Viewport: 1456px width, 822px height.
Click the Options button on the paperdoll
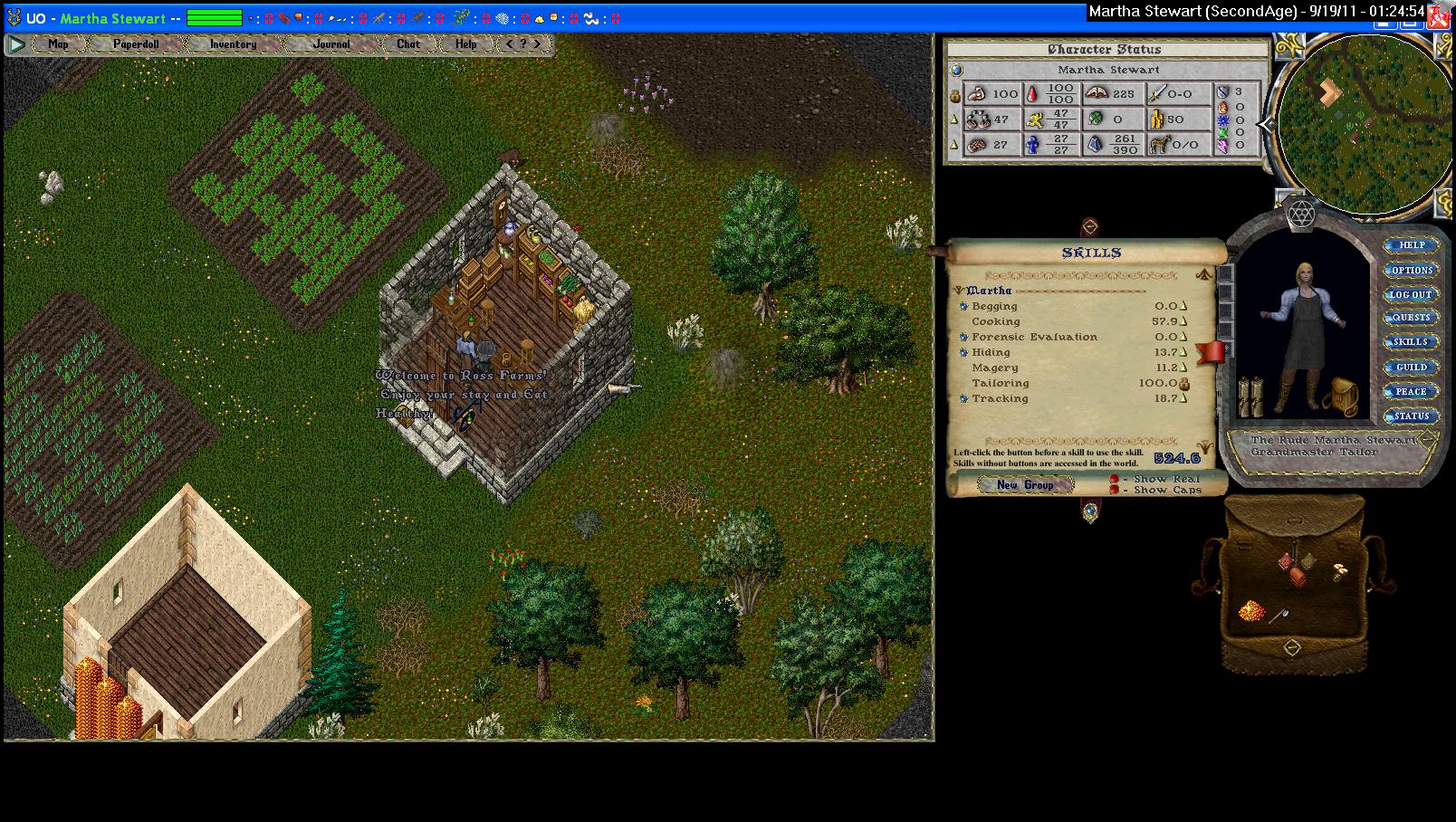point(1412,270)
